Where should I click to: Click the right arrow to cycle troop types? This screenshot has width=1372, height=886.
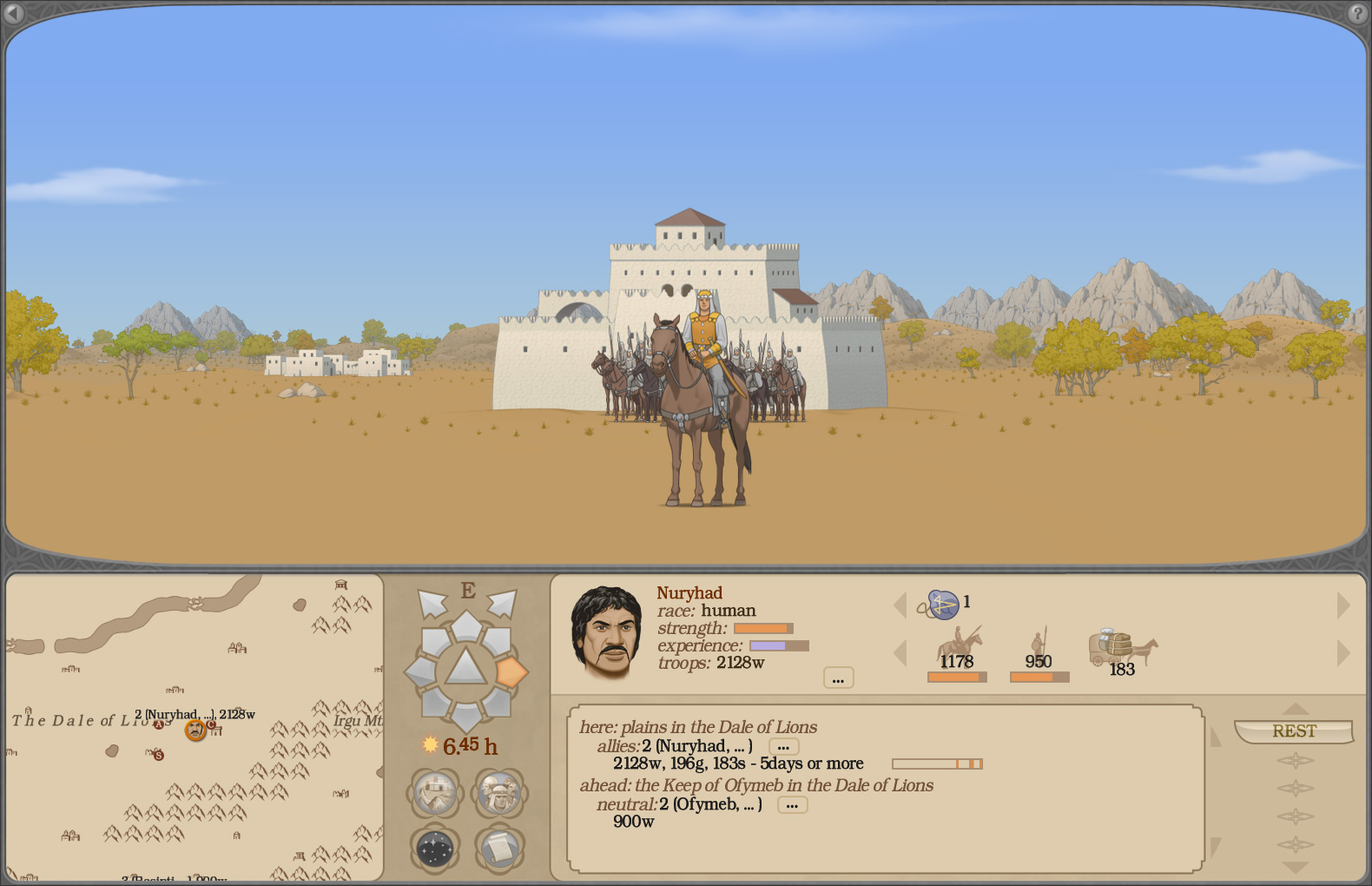coord(1342,651)
